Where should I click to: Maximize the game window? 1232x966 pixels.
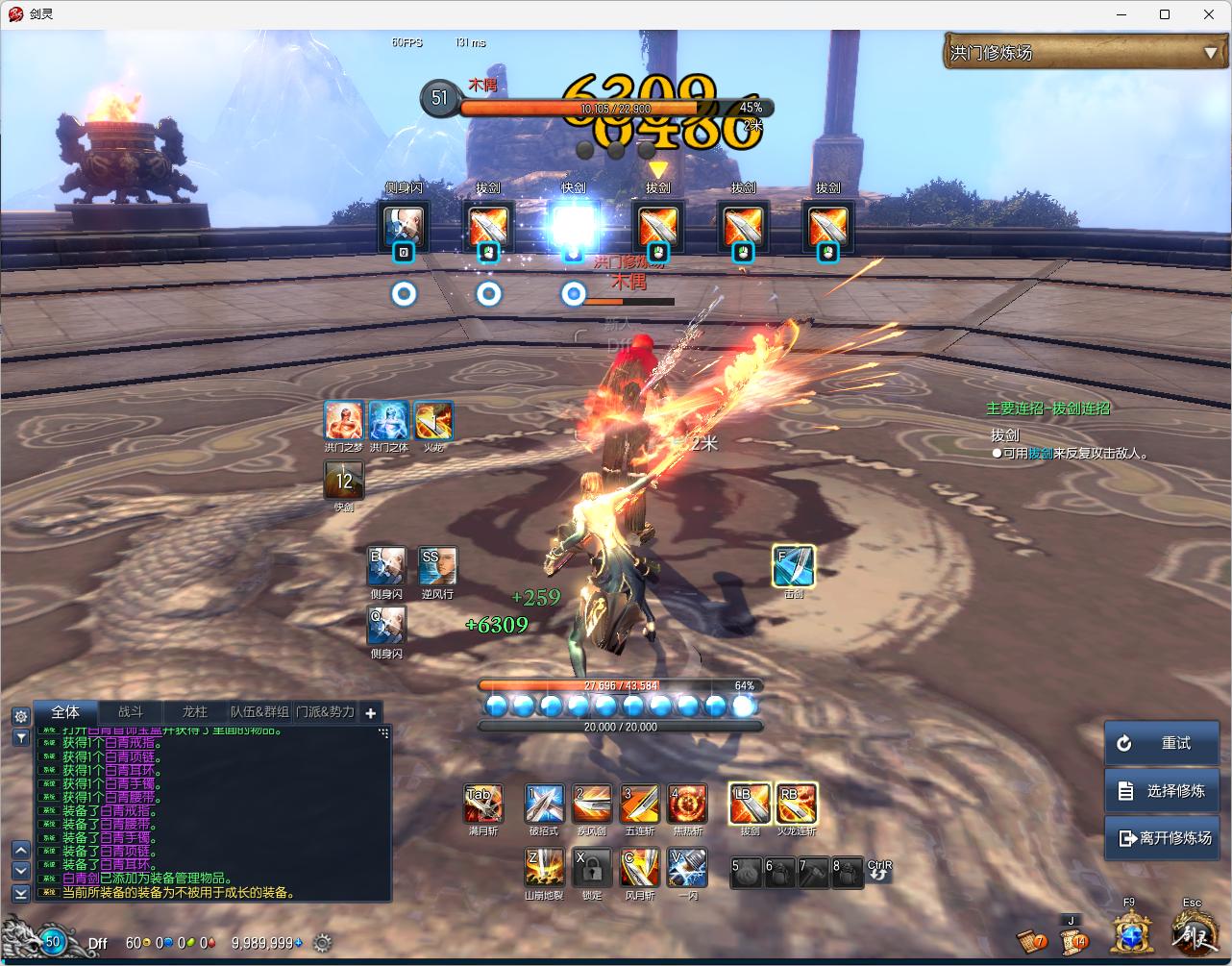(1165, 14)
